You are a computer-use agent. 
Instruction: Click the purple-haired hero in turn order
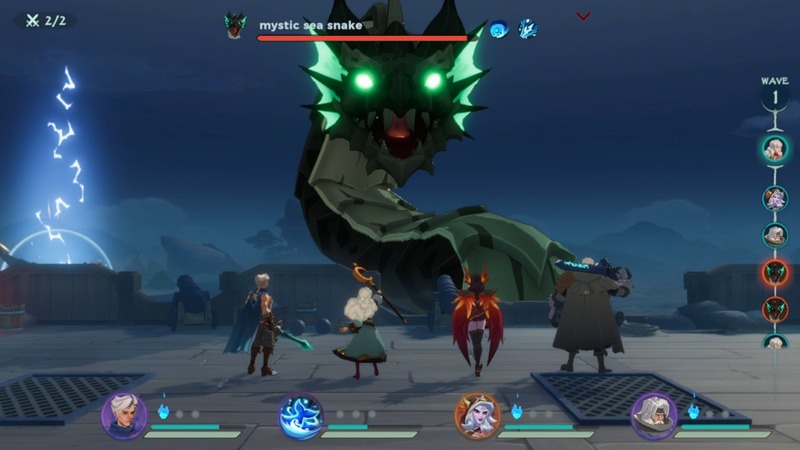(x=775, y=198)
